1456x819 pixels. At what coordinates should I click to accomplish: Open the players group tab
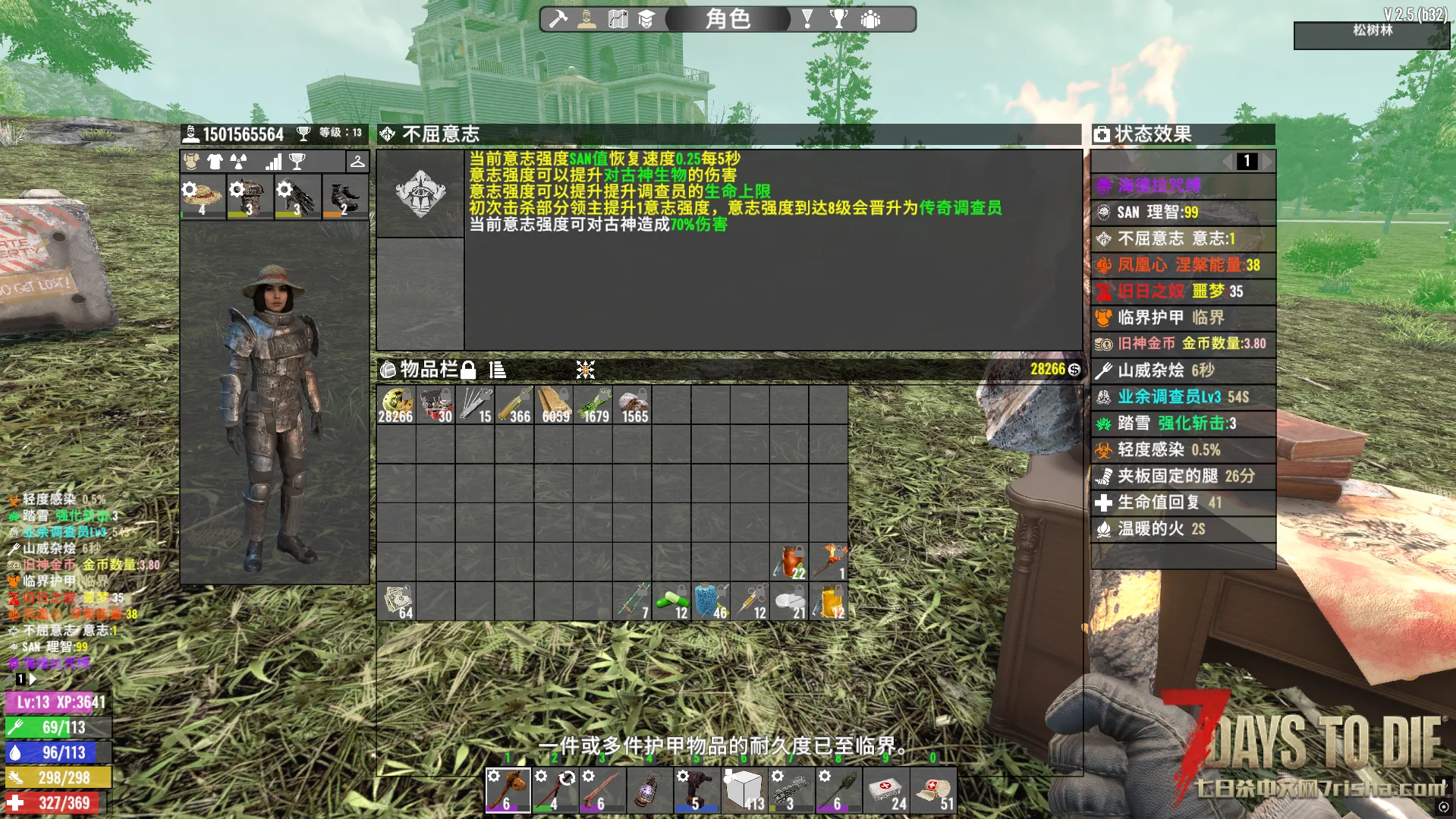(x=870, y=19)
